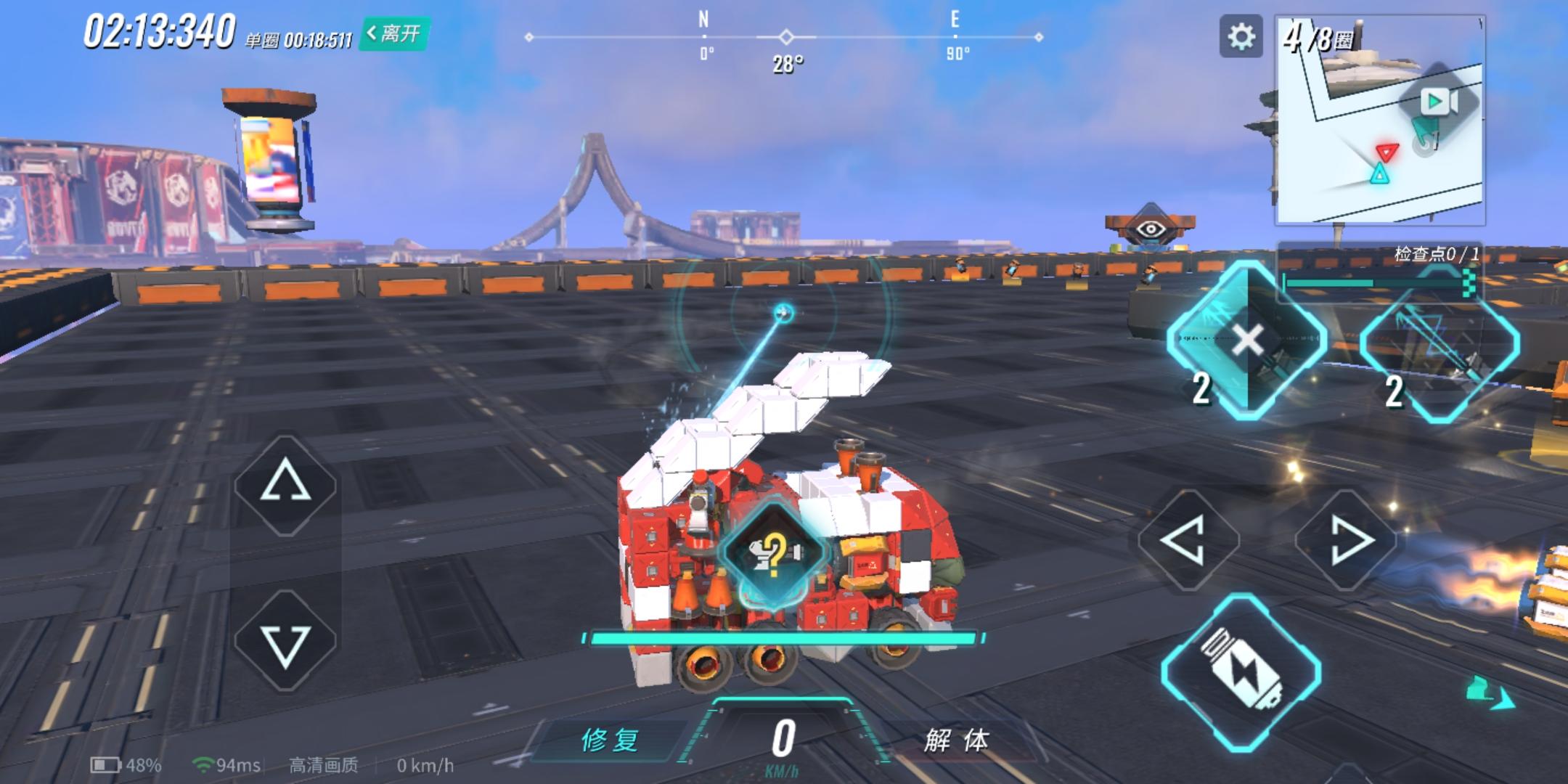Screen dimensions: 1568x784
Task: Tap the 48% battery indicator
Action: (125, 764)
